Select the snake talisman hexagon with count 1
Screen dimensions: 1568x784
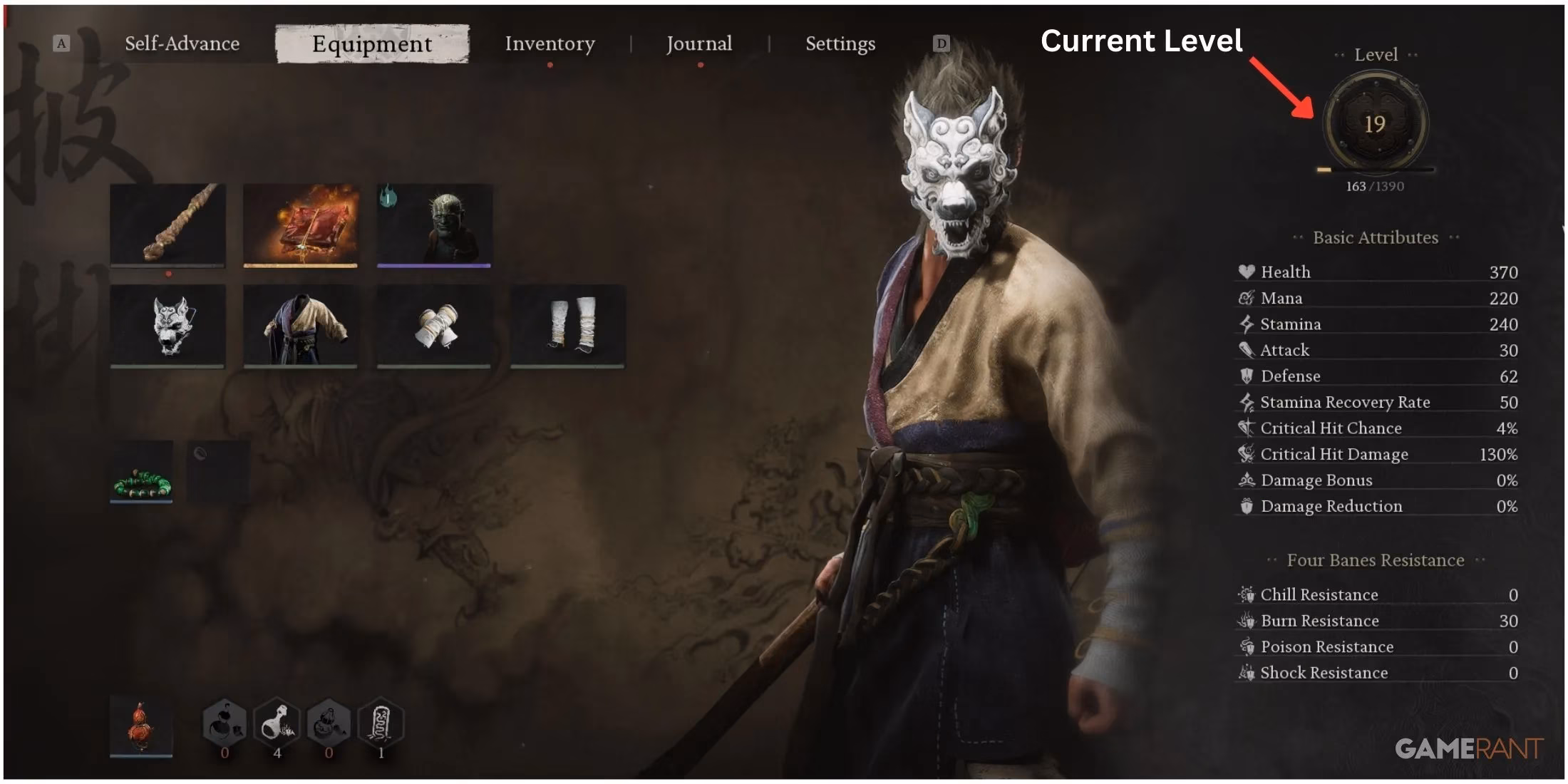click(379, 721)
